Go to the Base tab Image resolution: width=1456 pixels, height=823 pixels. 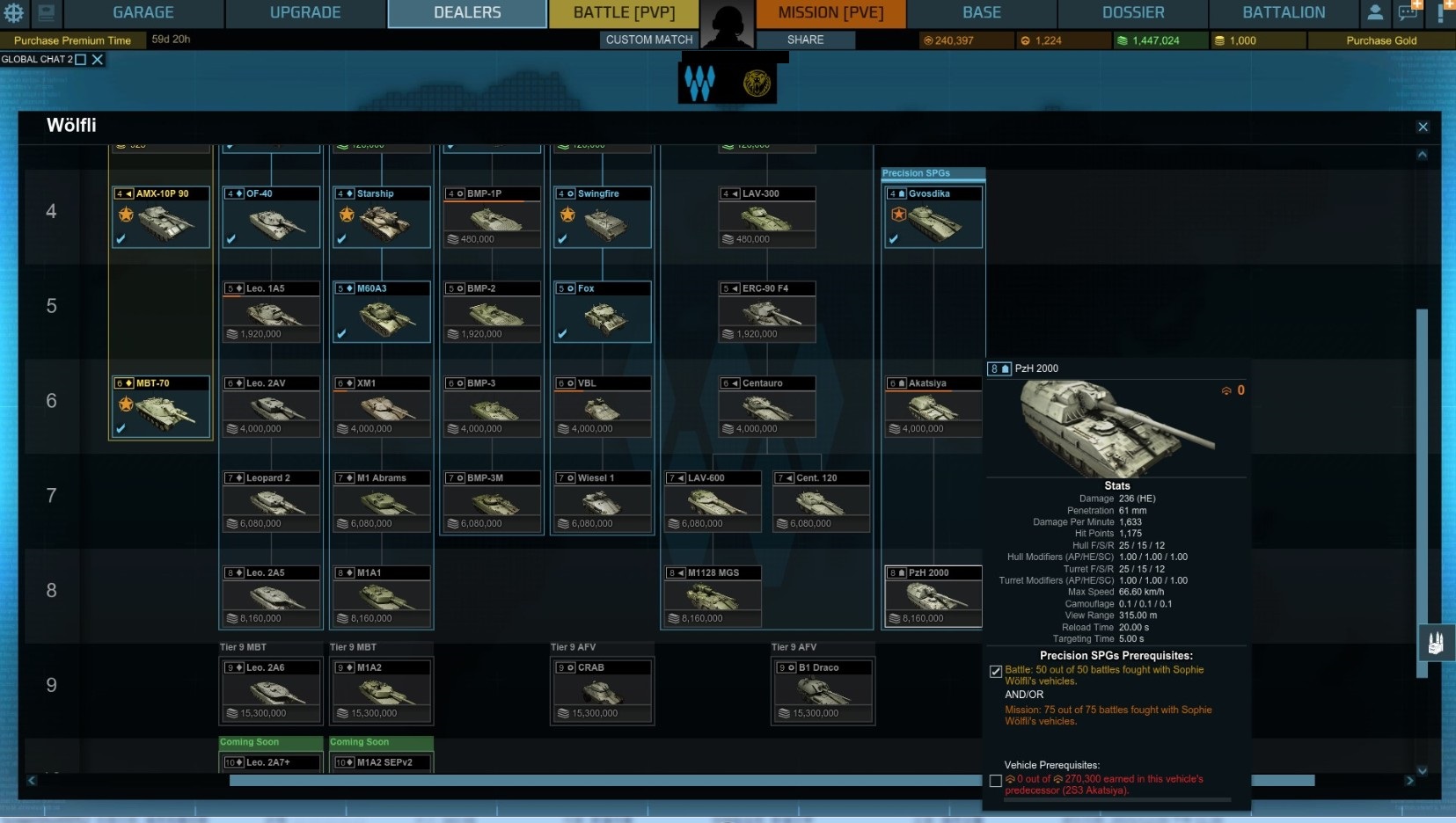(982, 13)
